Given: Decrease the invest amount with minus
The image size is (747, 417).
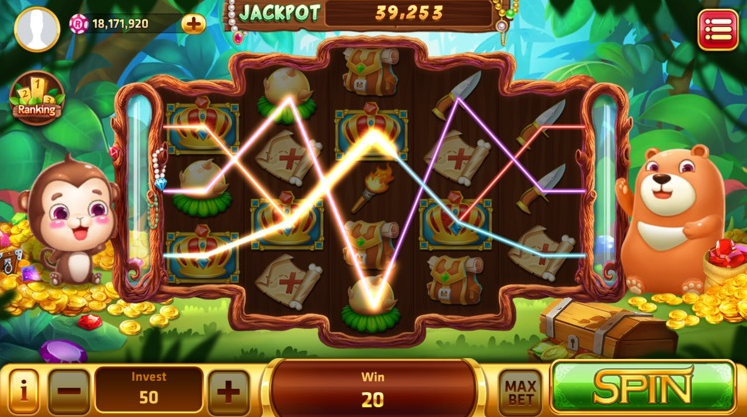Looking at the screenshot, I should (69, 390).
